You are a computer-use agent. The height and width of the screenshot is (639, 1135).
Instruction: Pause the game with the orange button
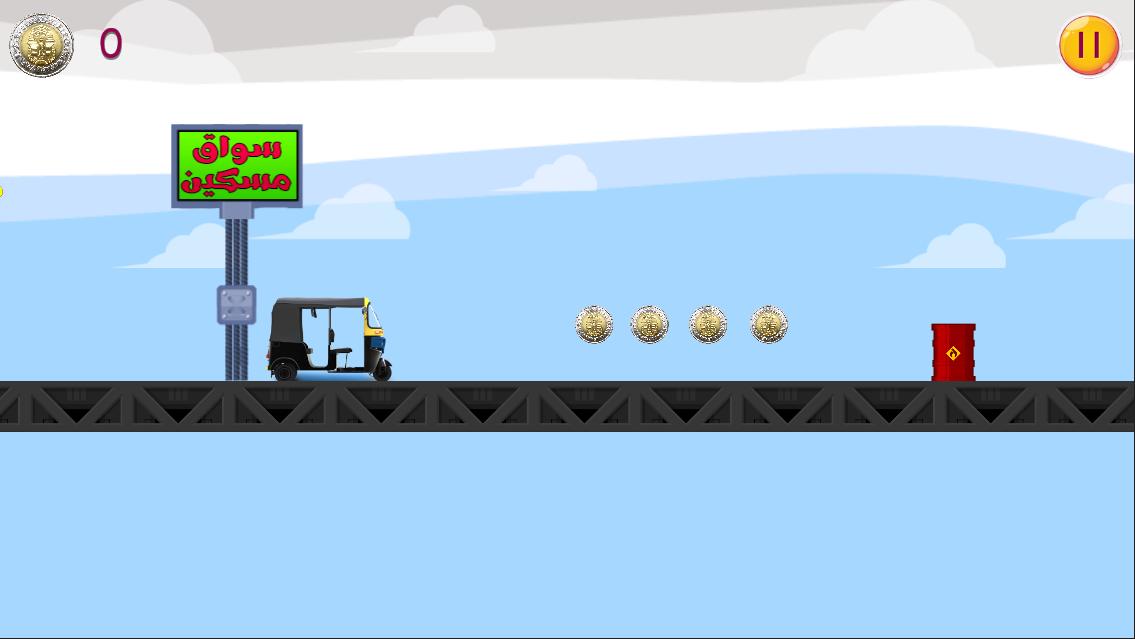click(x=1089, y=45)
